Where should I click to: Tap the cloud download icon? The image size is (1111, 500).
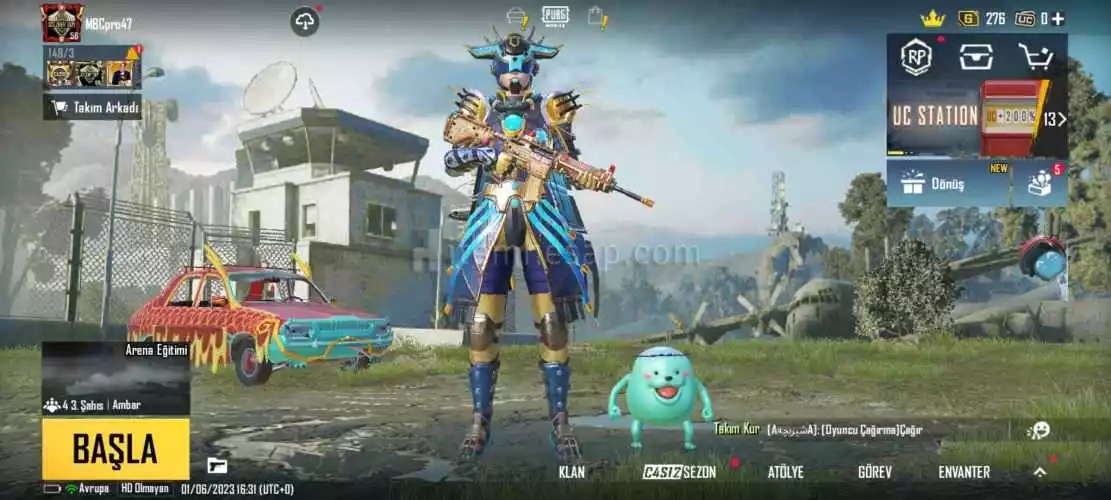tap(305, 20)
